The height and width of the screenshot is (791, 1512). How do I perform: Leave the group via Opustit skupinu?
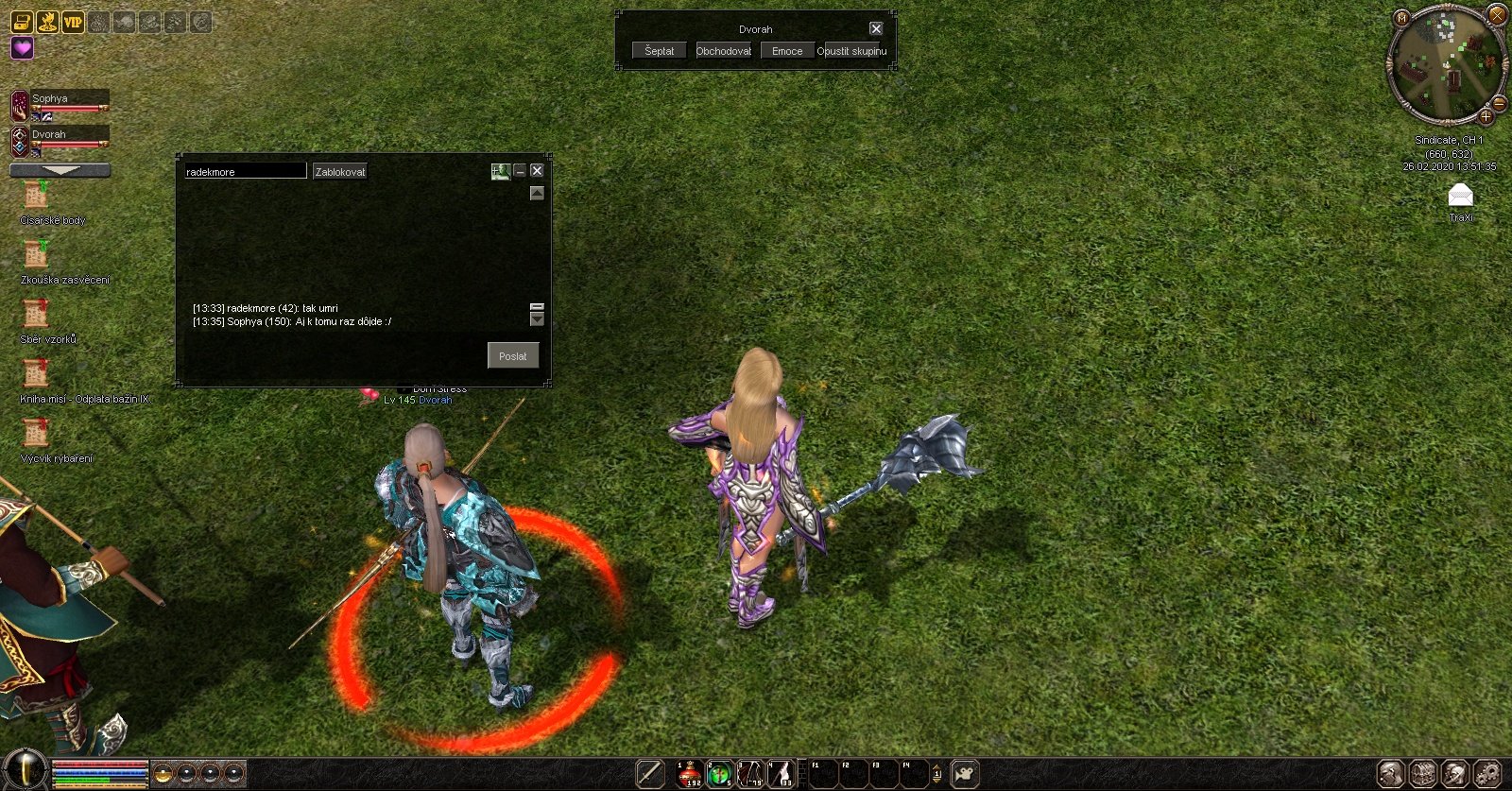[x=851, y=51]
